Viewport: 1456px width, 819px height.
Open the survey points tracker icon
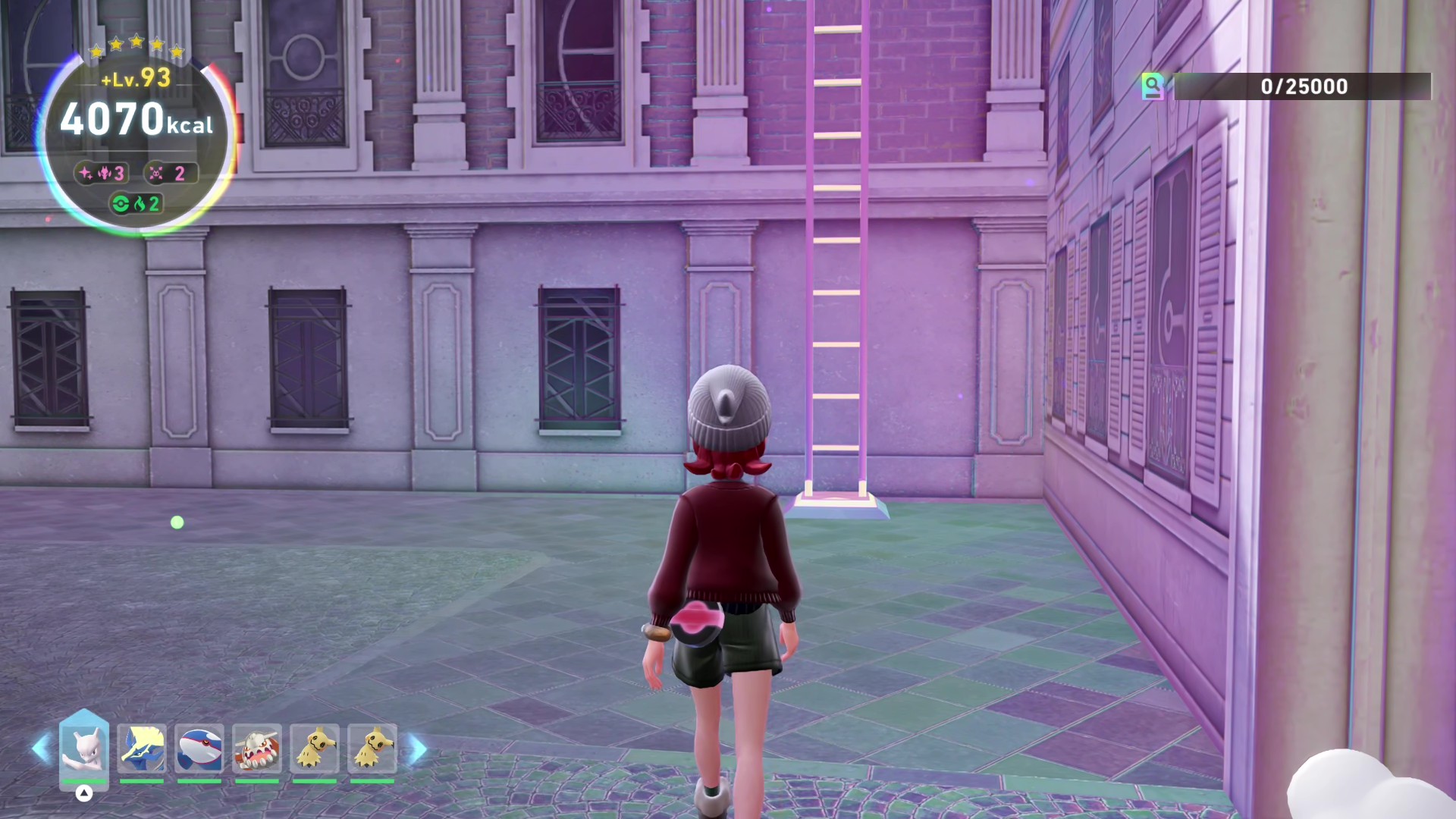[x=1153, y=86]
